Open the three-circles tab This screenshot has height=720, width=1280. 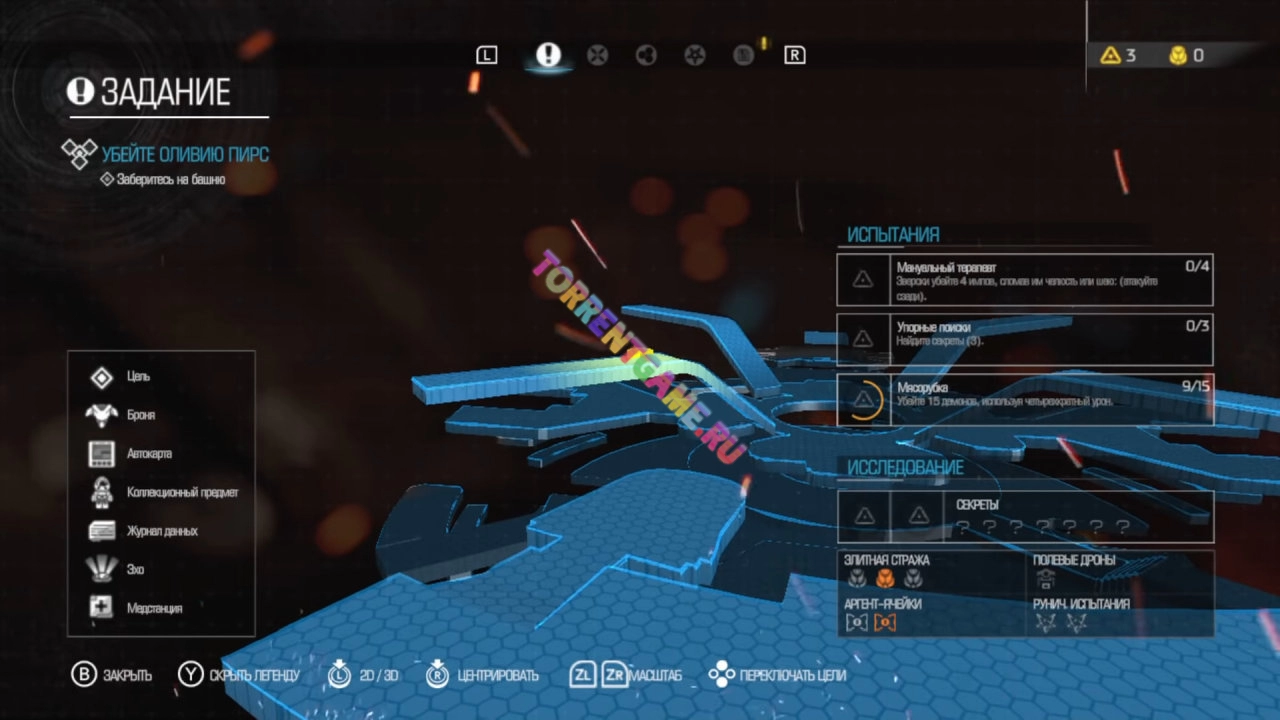(x=646, y=55)
